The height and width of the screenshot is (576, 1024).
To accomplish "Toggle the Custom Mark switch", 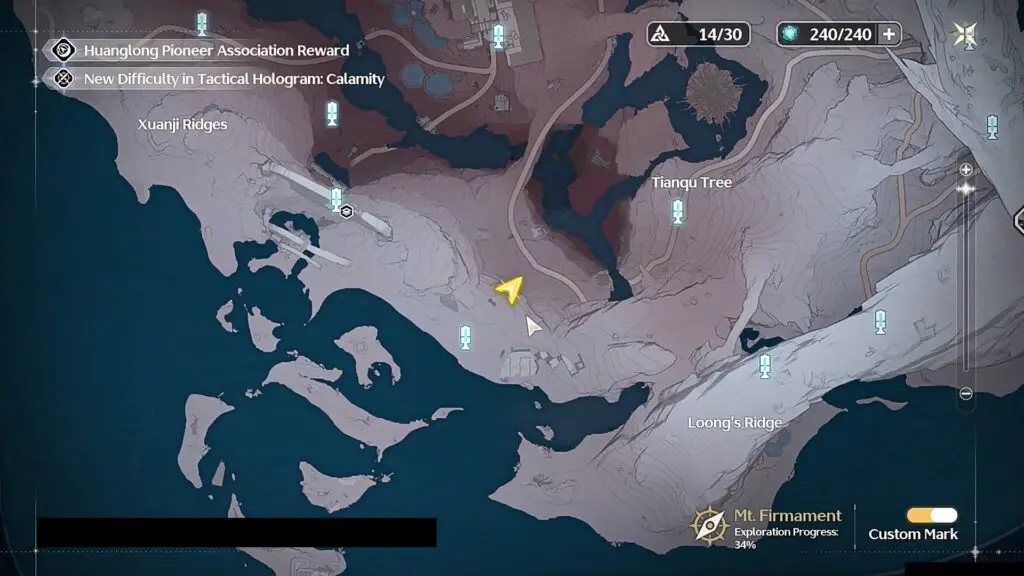I will point(931,515).
